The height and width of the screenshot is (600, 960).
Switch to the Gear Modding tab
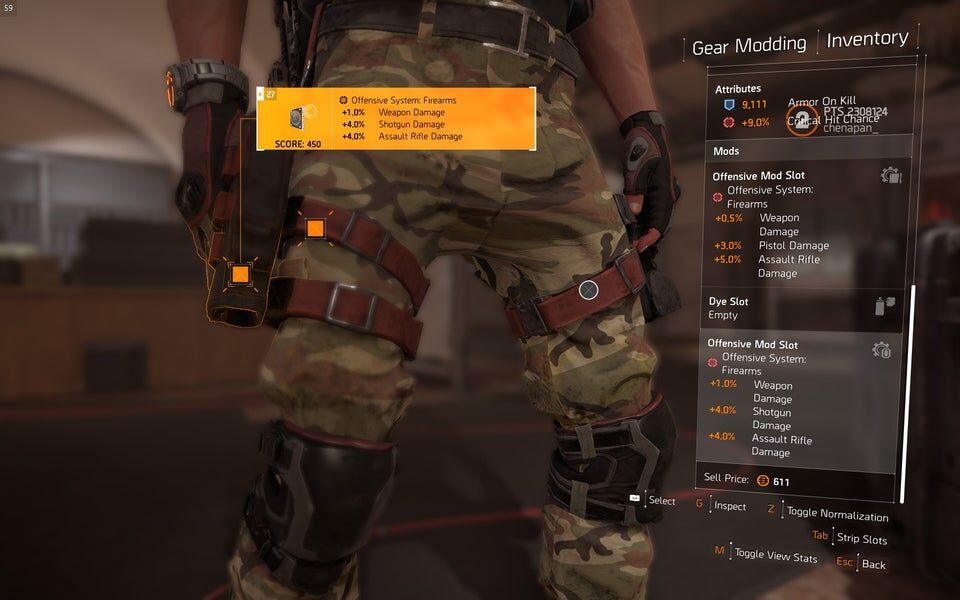click(749, 45)
